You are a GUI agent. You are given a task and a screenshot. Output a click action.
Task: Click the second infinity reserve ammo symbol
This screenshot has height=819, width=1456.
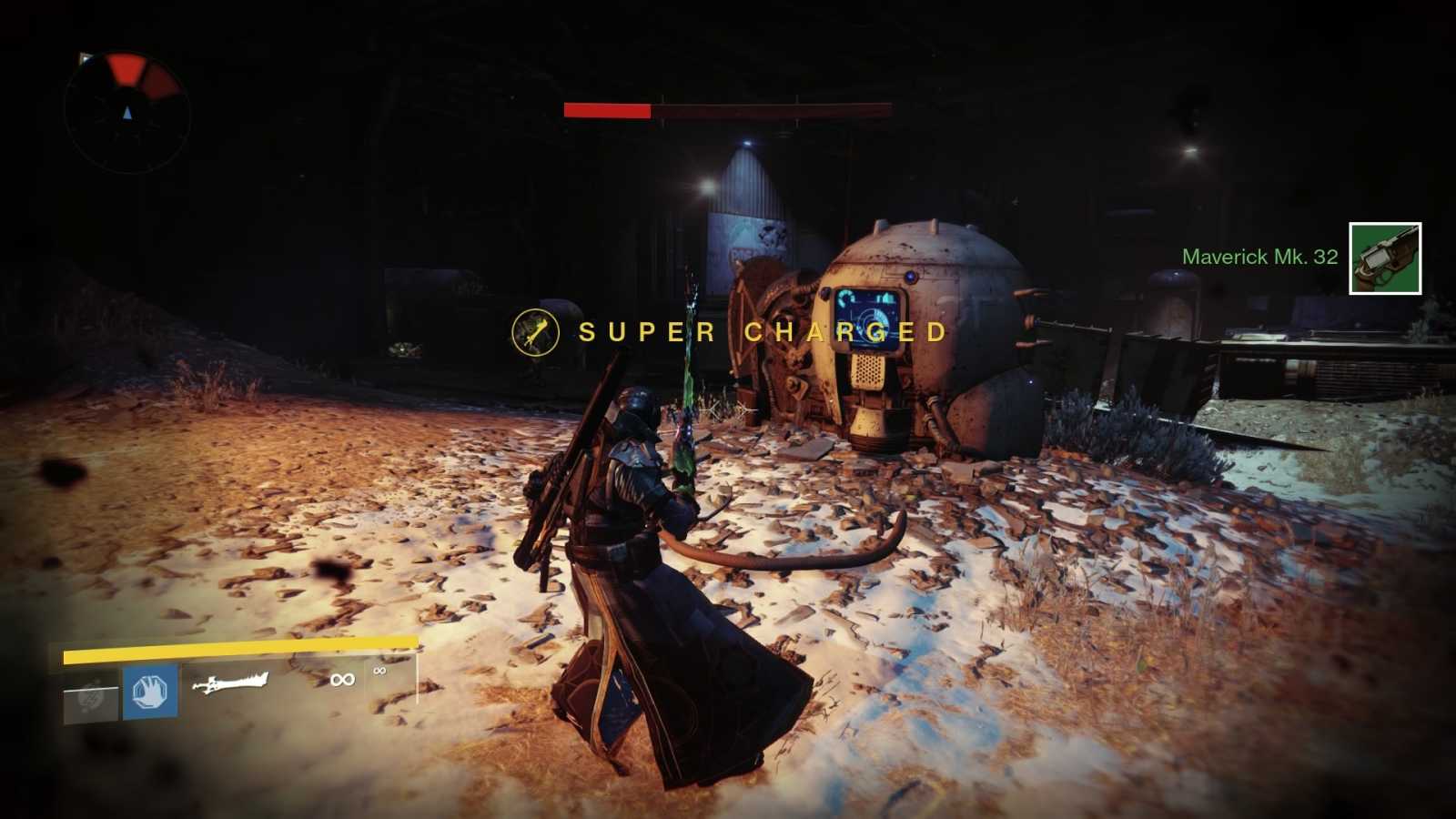pos(379,673)
